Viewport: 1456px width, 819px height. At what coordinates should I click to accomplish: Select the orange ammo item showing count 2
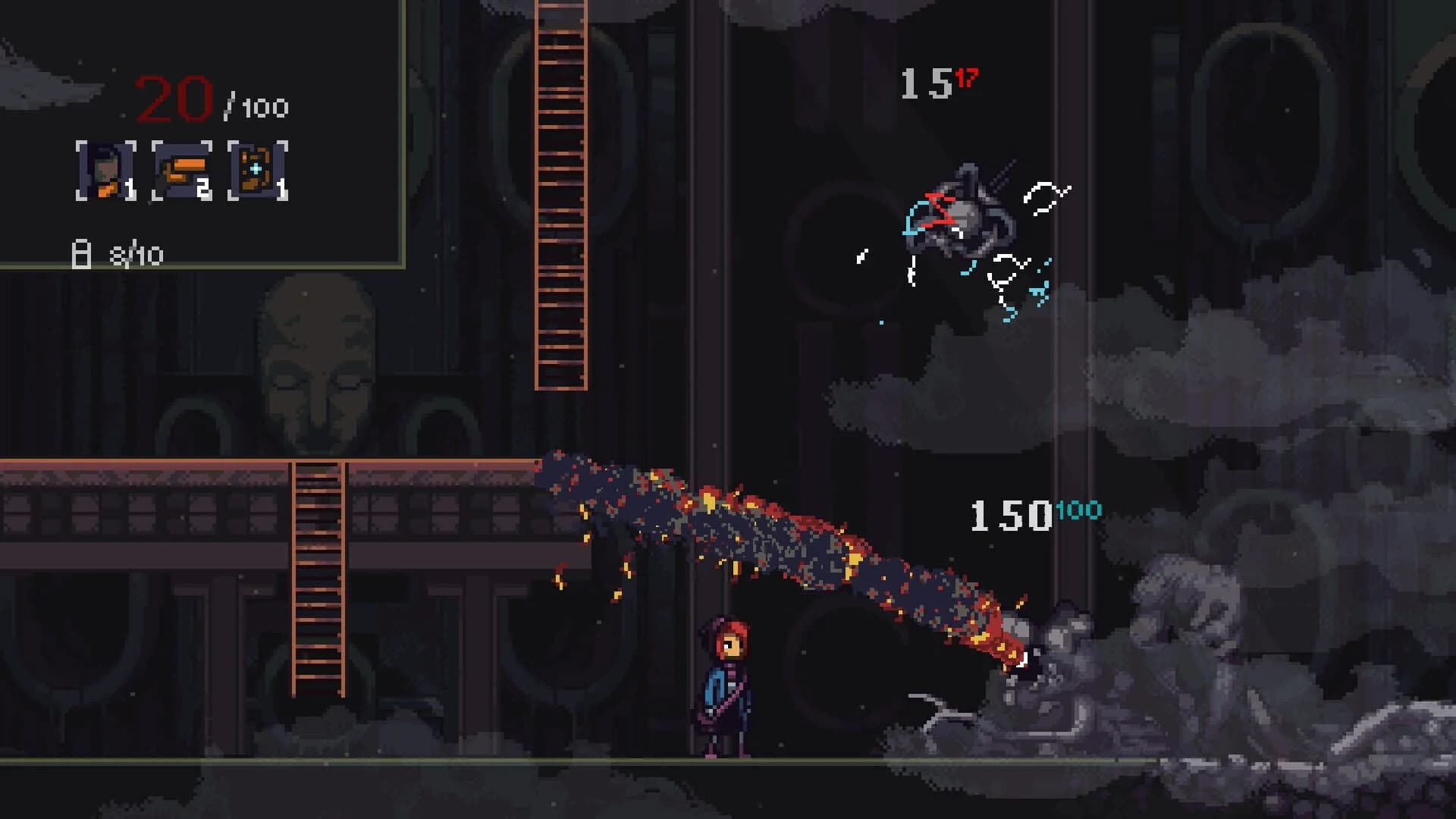pos(182,171)
